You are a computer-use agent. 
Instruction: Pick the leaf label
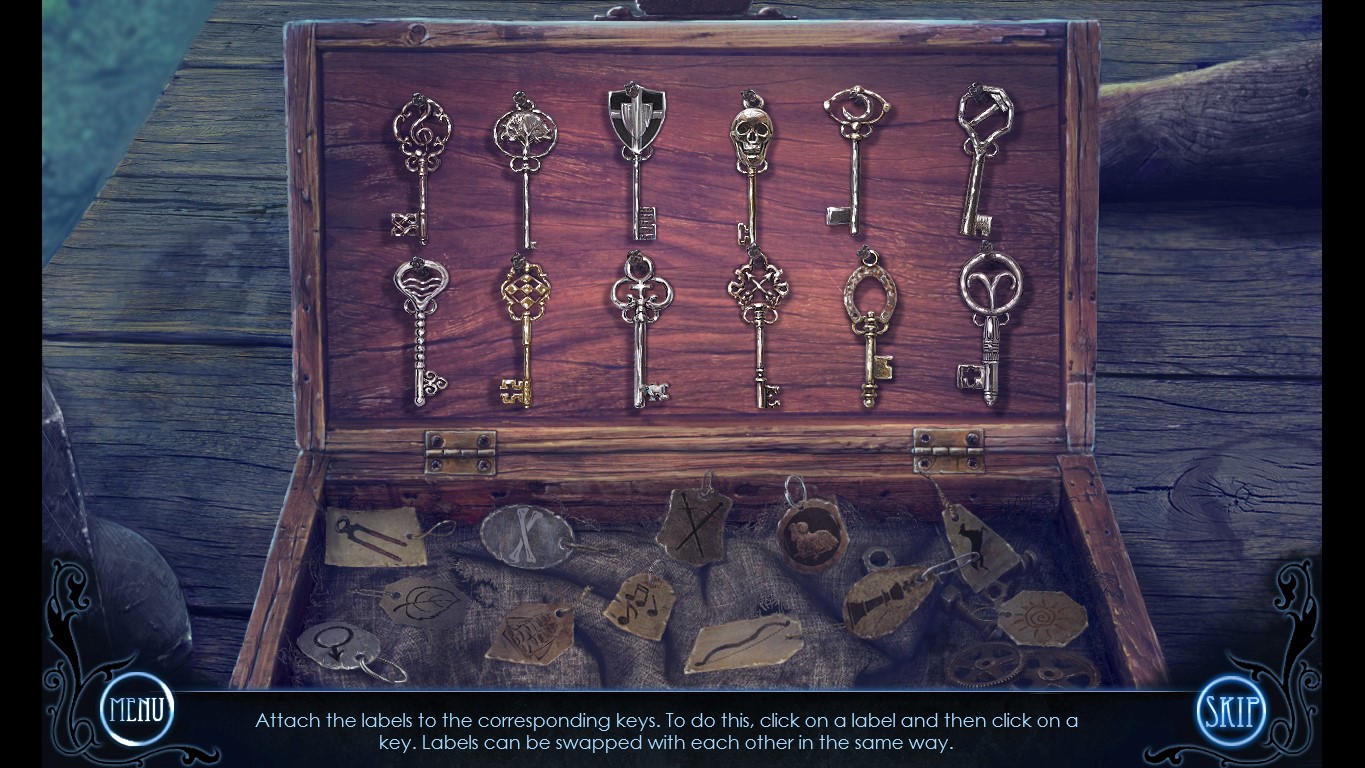423,602
